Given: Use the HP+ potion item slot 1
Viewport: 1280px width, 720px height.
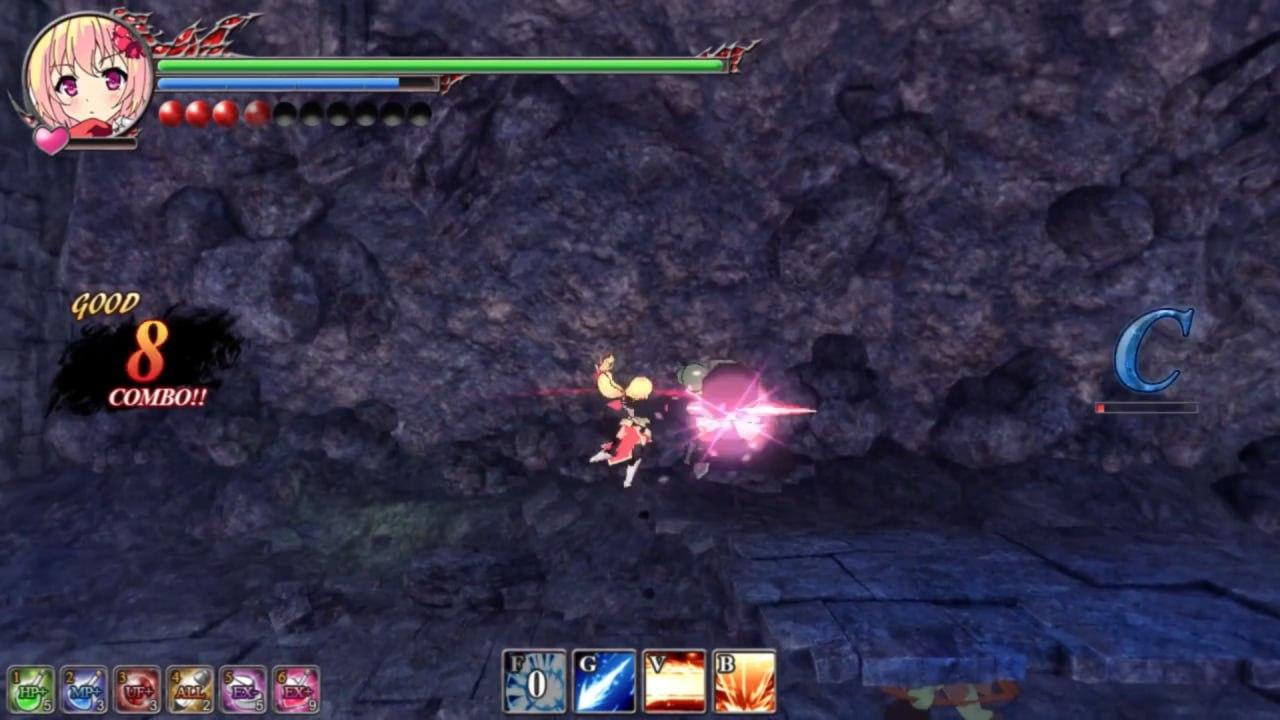Looking at the screenshot, I should click(33, 690).
